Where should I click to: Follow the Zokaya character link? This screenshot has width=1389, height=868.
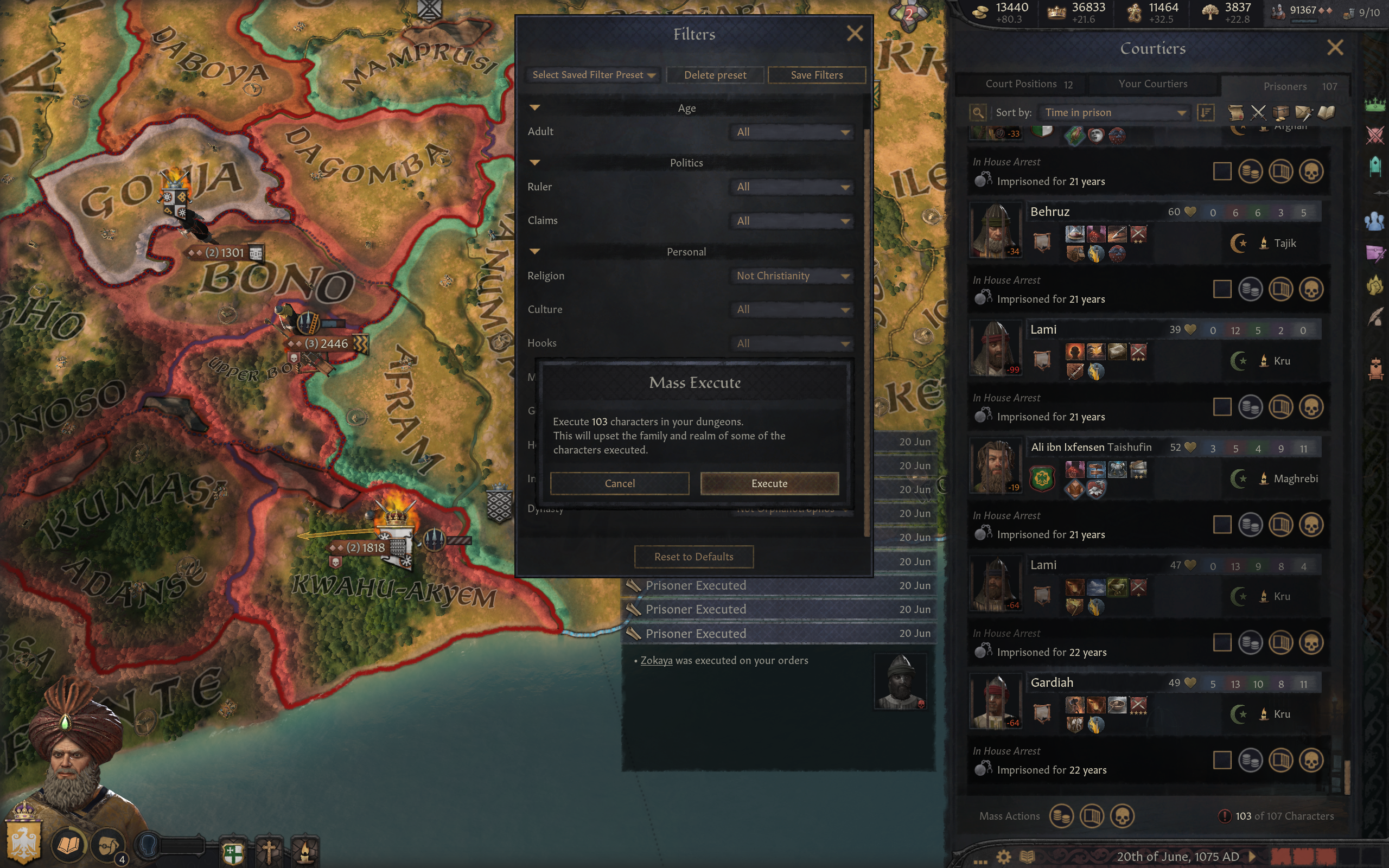click(x=656, y=660)
